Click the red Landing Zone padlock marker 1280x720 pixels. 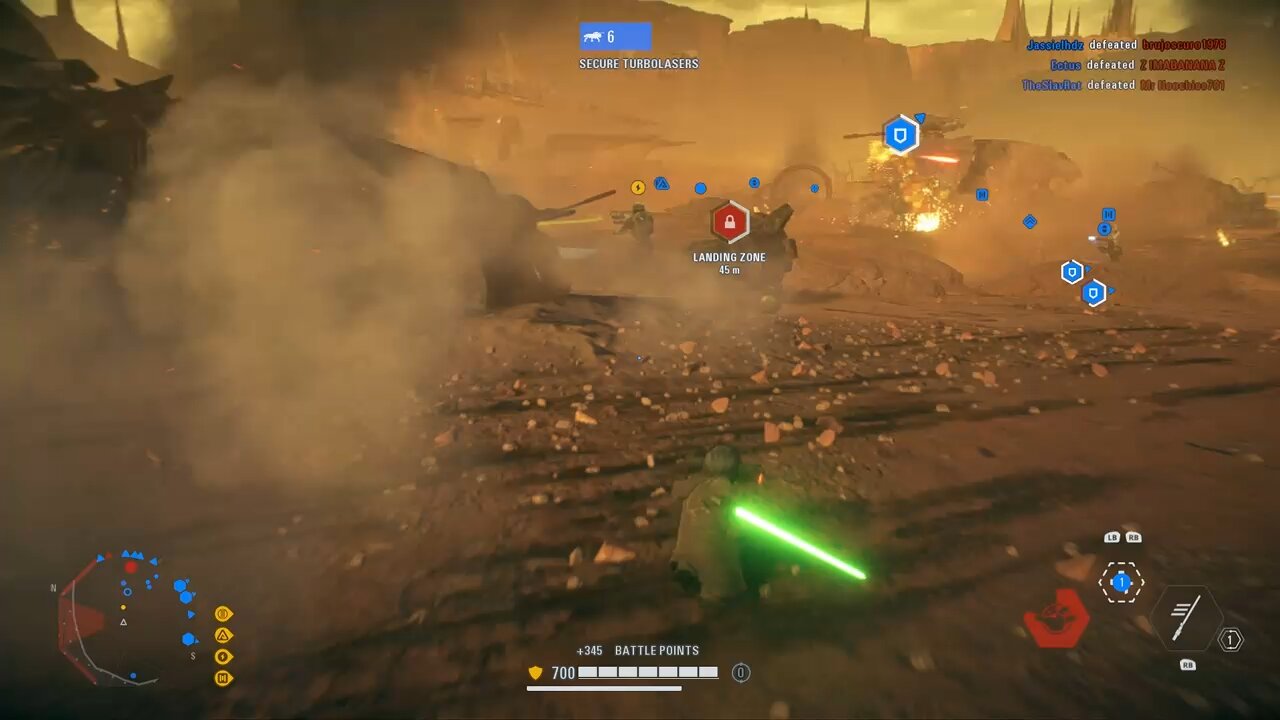point(729,222)
